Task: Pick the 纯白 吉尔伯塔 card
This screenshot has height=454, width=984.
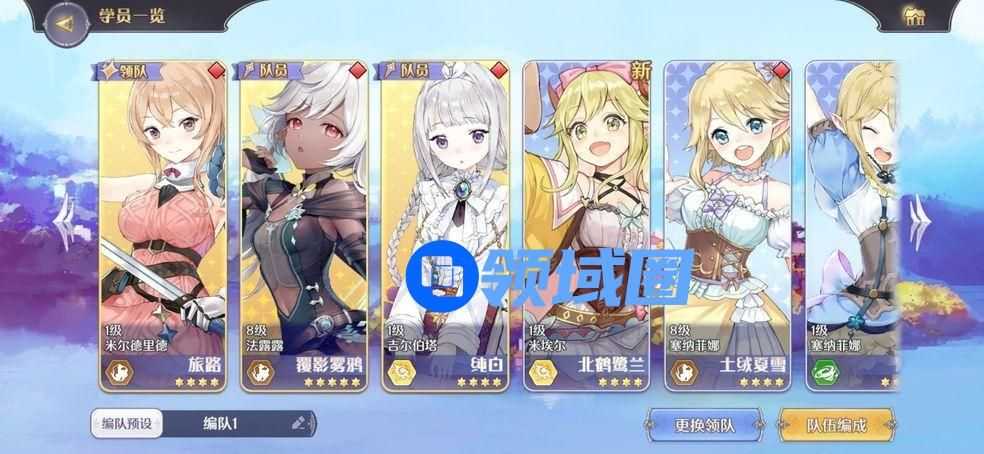Action: [x=446, y=225]
